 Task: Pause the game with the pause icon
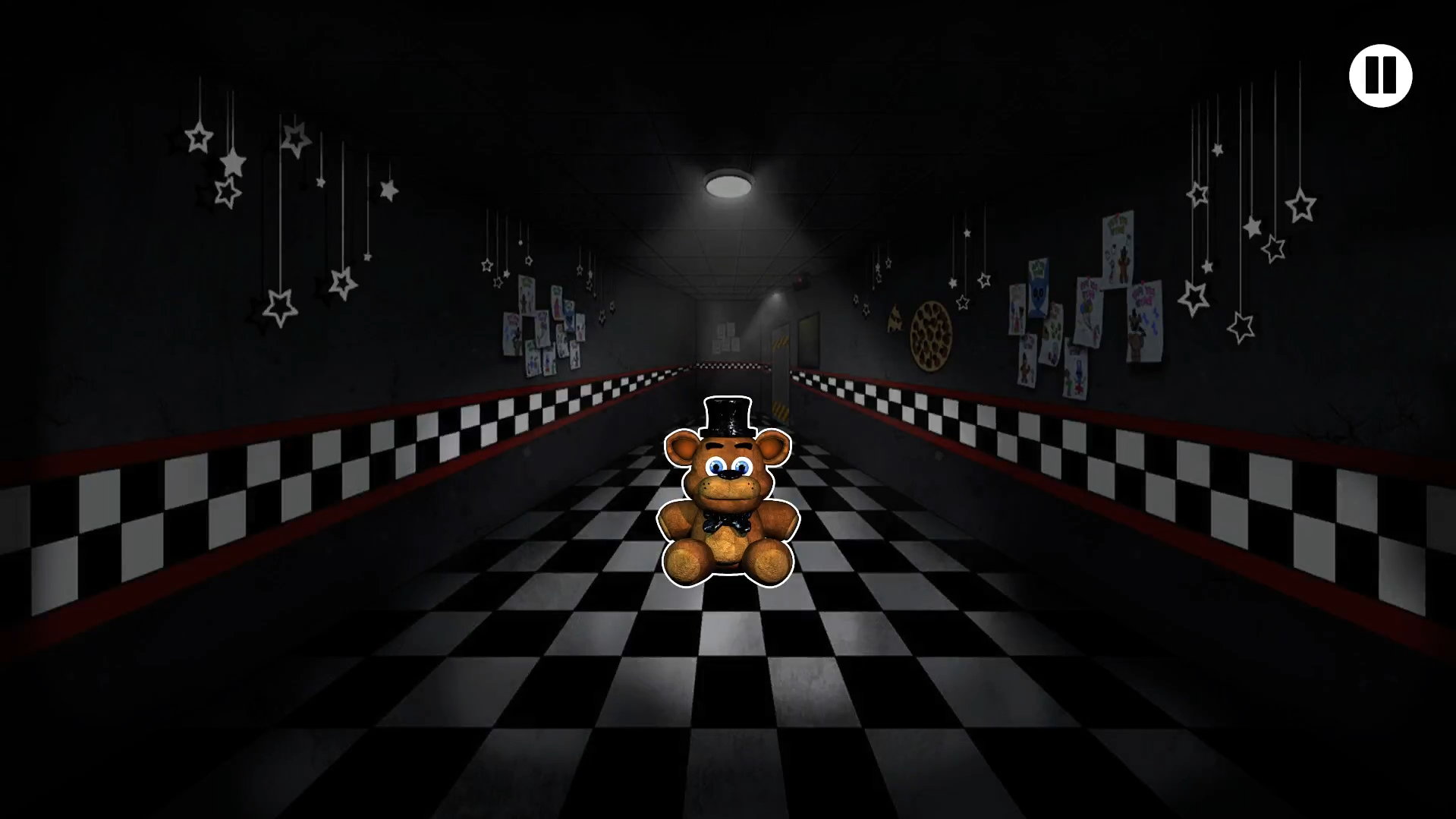[x=1380, y=74]
